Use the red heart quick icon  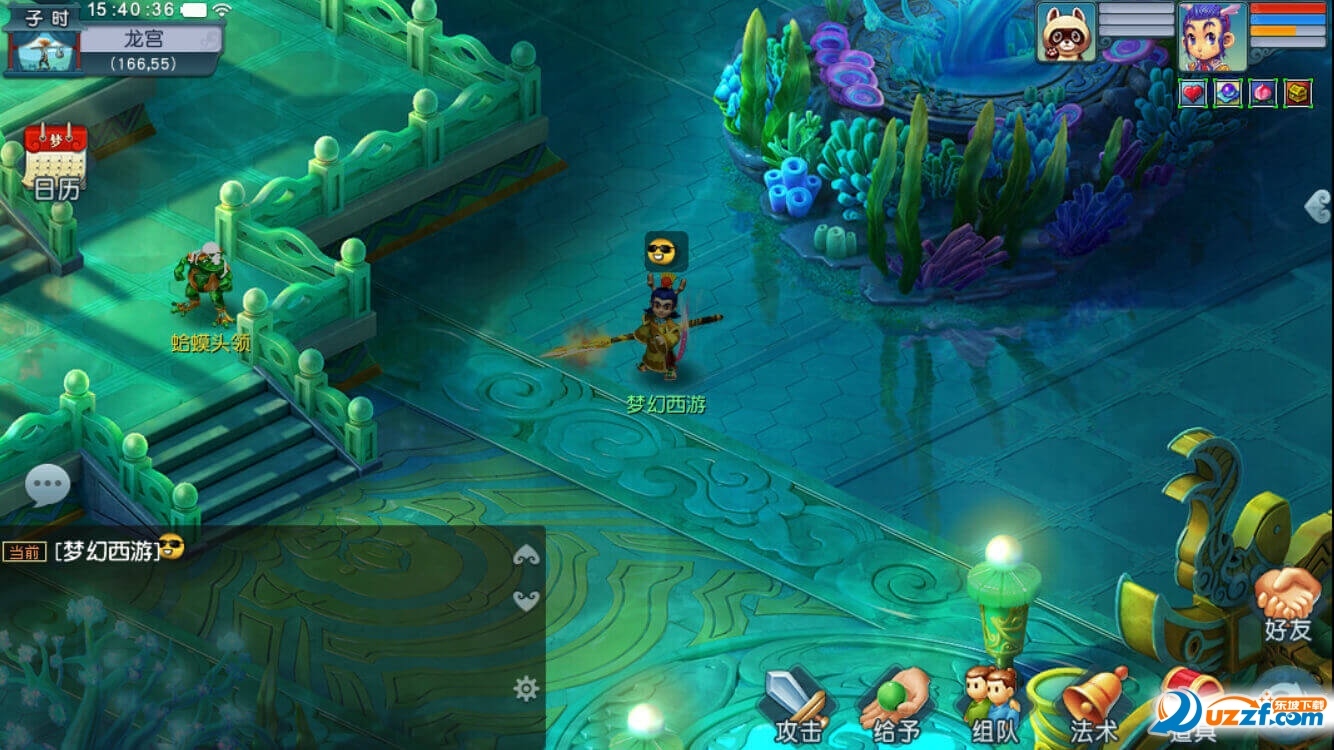click(1194, 93)
